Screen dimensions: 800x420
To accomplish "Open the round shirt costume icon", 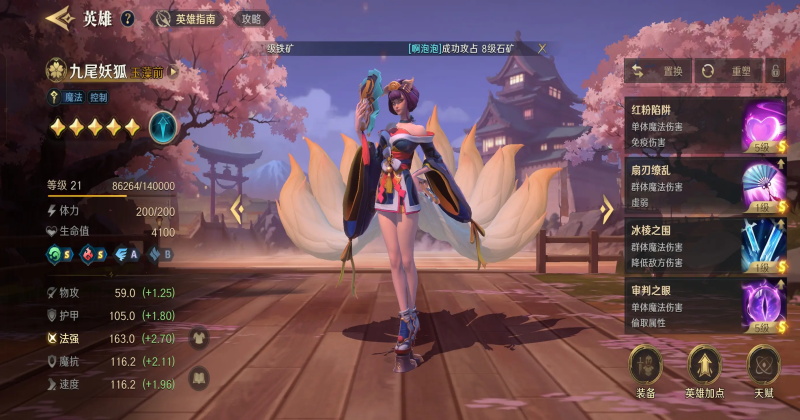I will pyautogui.click(x=198, y=338).
